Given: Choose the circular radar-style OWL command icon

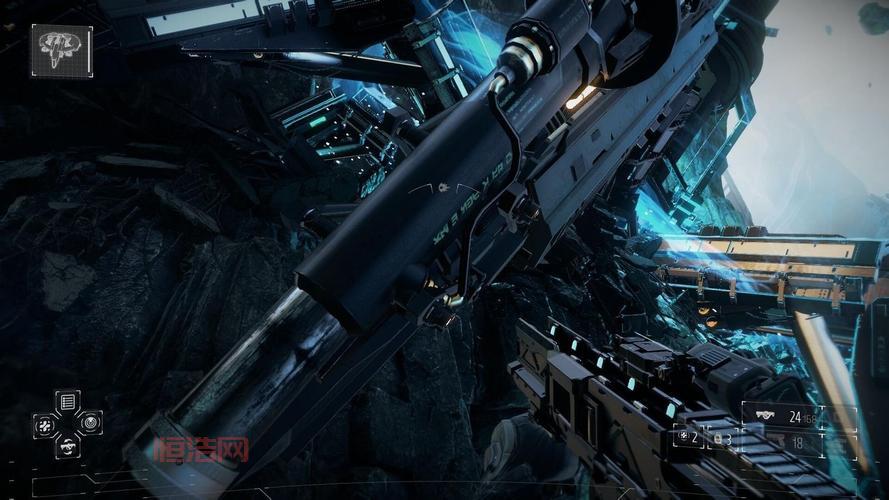Looking at the screenshot, I should click(x=90, y=423).
